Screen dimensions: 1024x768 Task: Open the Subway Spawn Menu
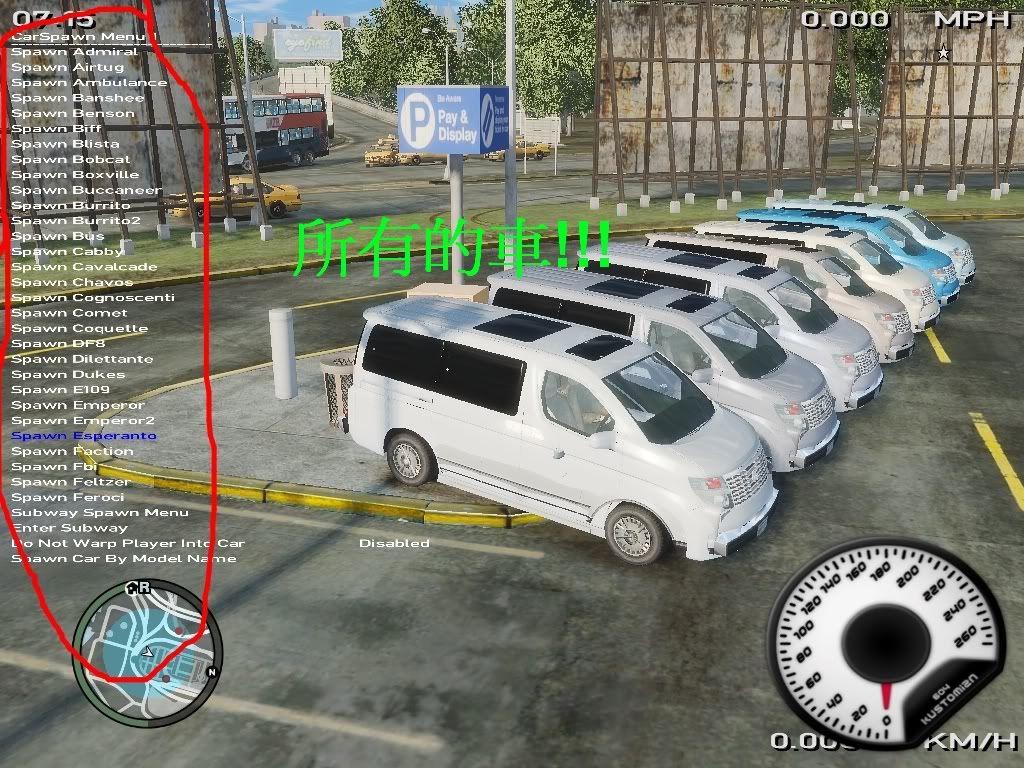click(x=99, y=513)
